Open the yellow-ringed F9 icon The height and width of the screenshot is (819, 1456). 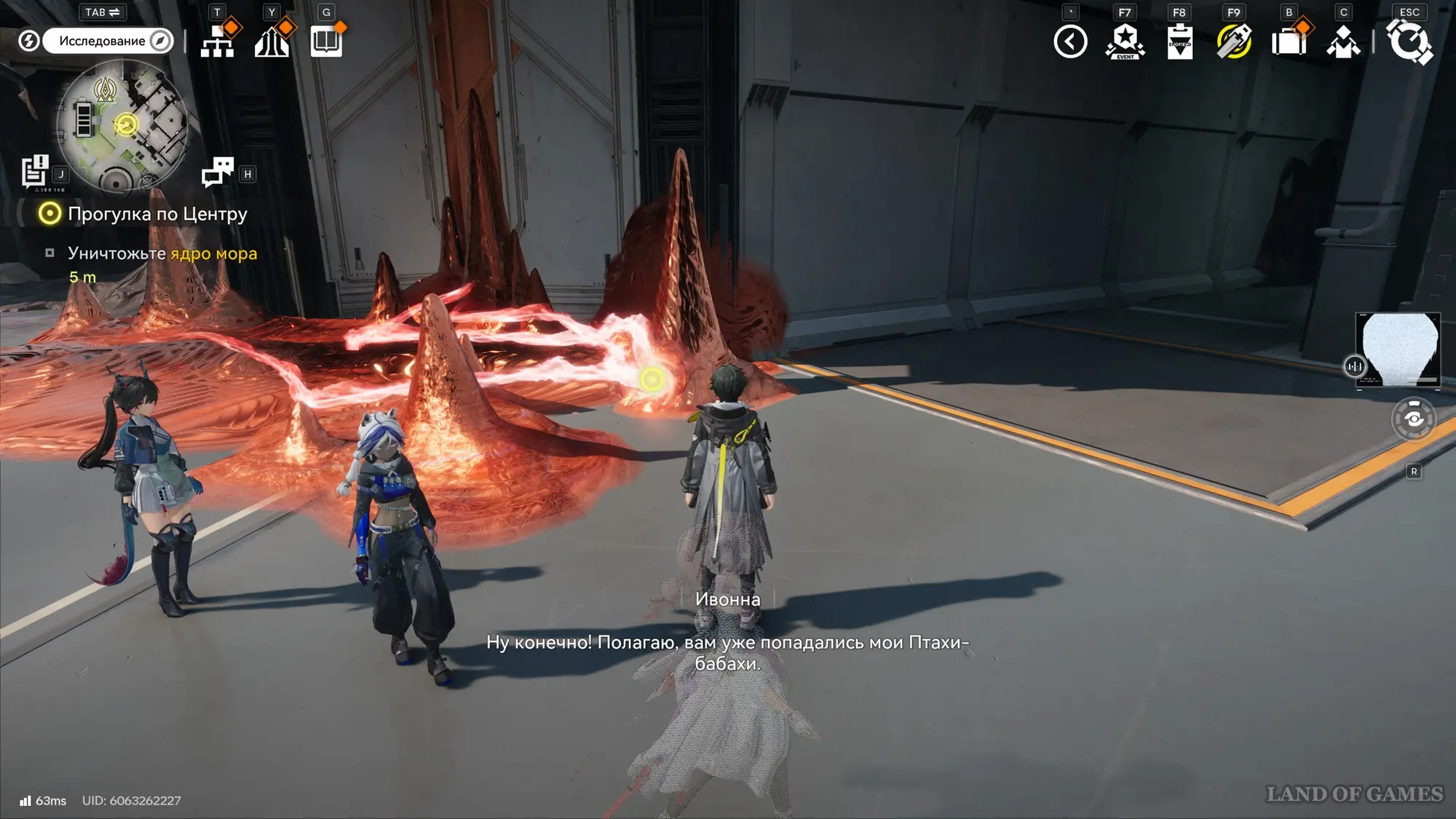coord(1234,41)
